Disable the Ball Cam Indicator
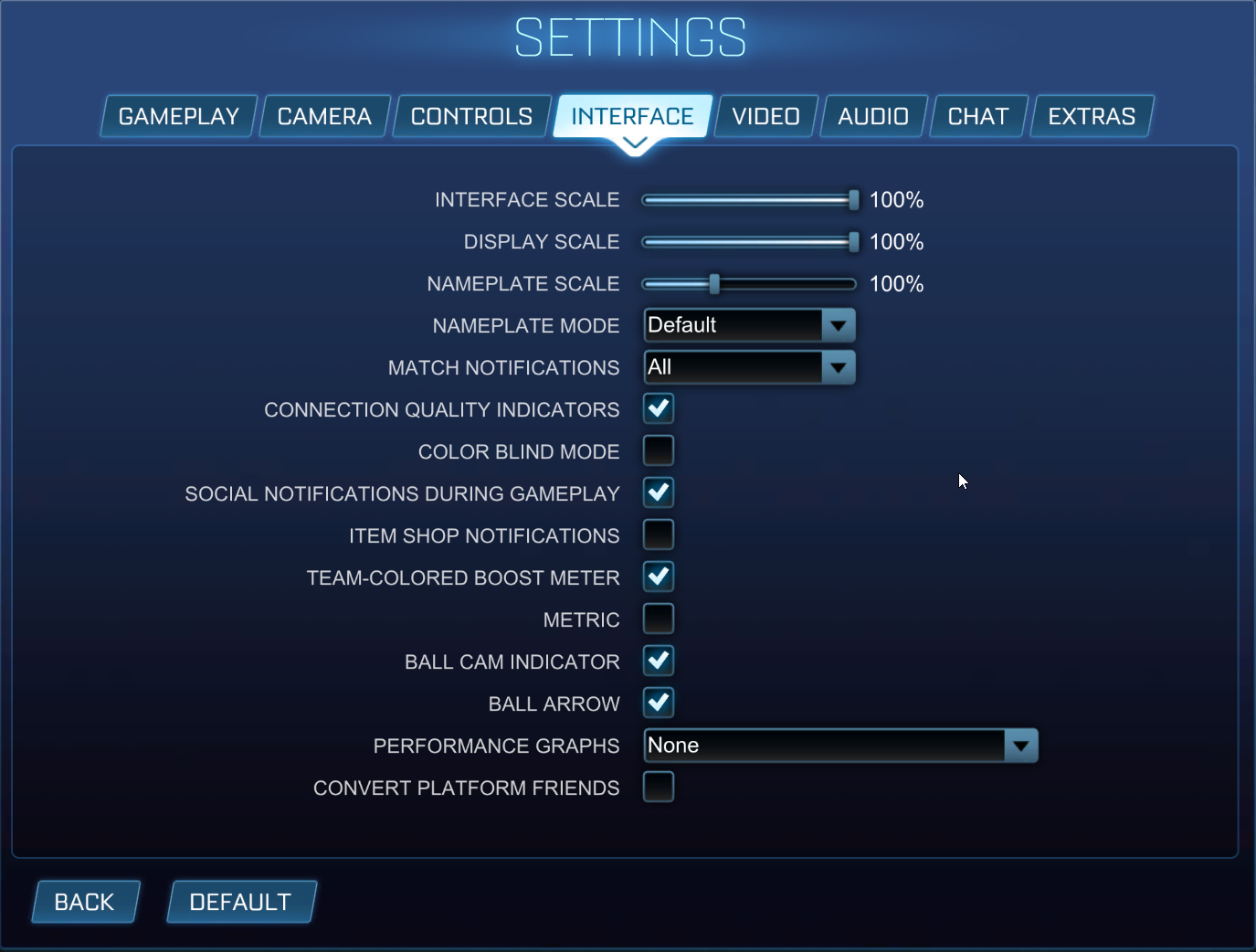The width and height of the screenshot is (1256, 952). (658, 661)
